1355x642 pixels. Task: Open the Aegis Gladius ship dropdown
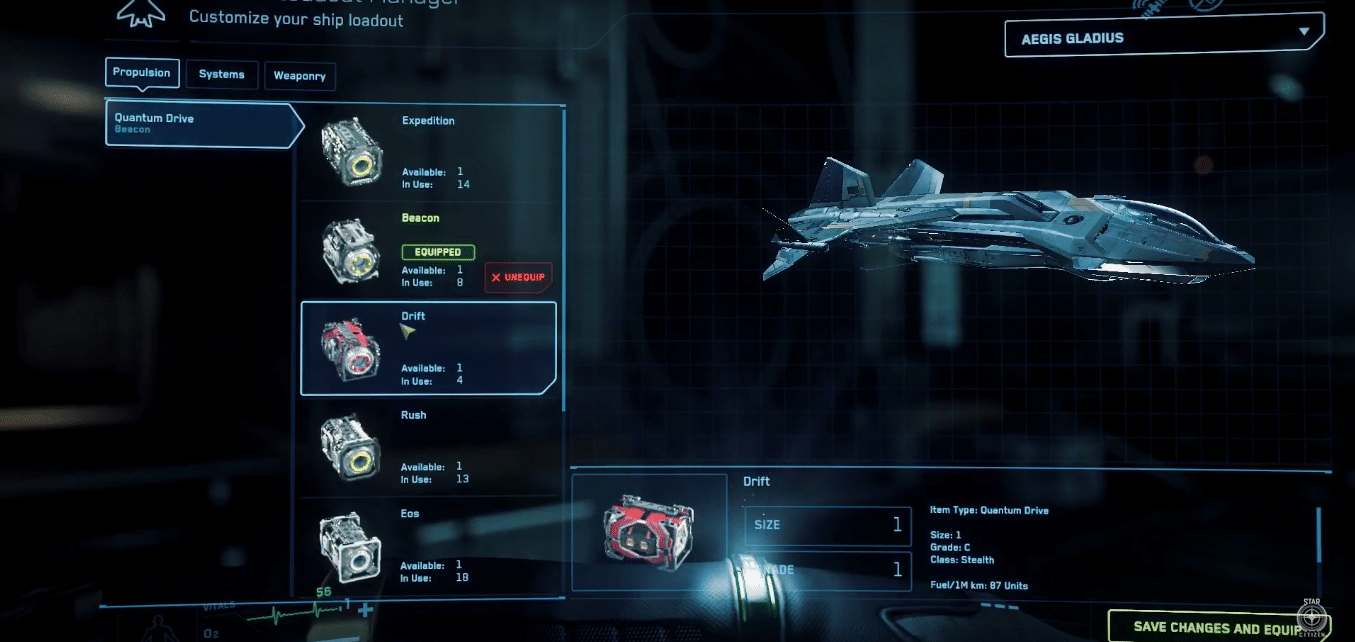1163,39
